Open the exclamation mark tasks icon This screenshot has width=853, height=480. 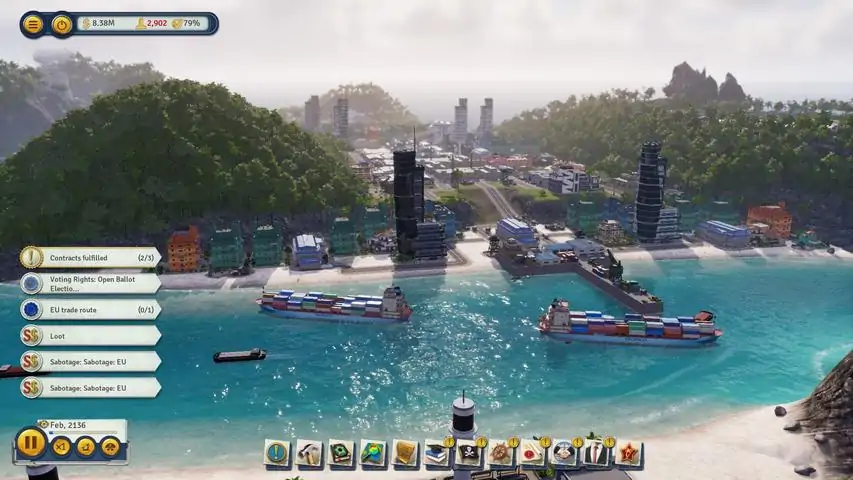(277, 453)
